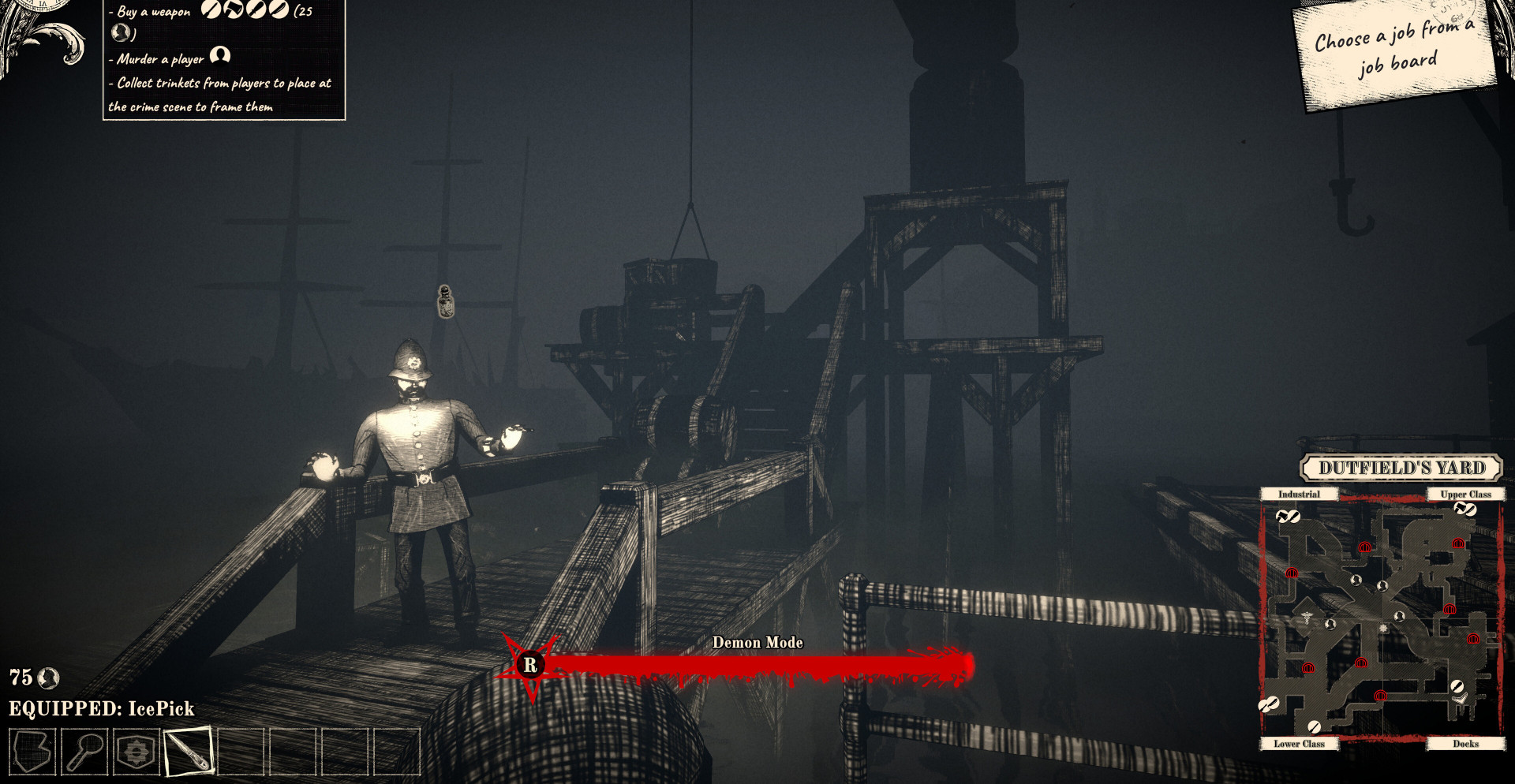Click the medical caduceus marker on the minimap
Image resolution: width=1515 pixels, height=784 pixels.
(x=1307, y=618)
